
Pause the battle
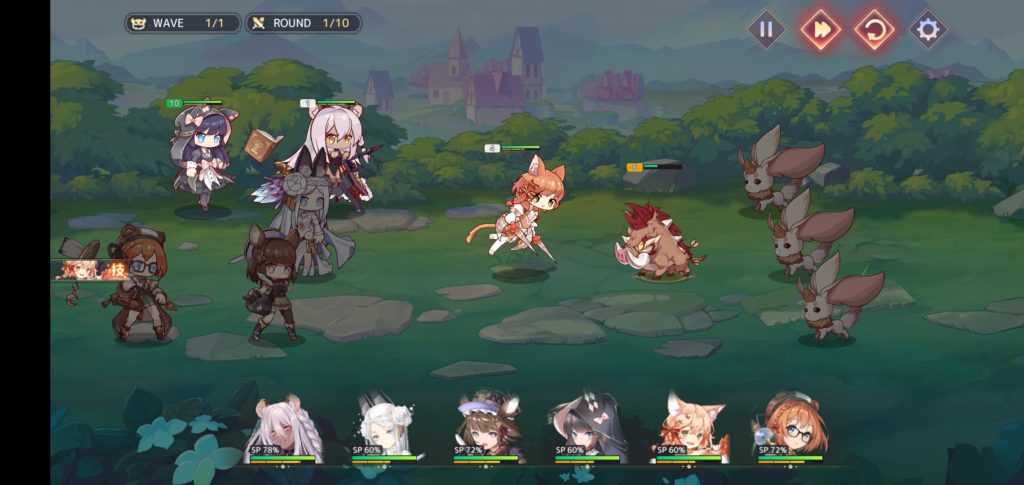click(x=766, y=29)
